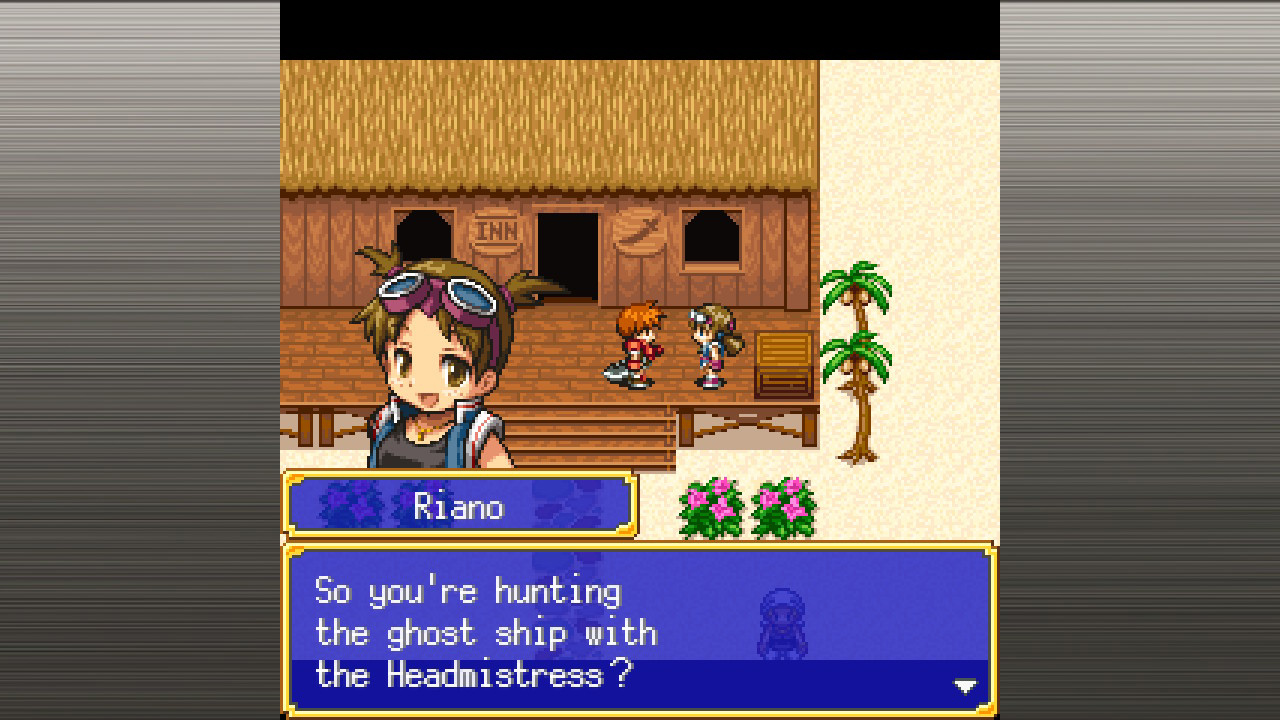
Task: Click the Riano name plate
Action: point(459,505)
